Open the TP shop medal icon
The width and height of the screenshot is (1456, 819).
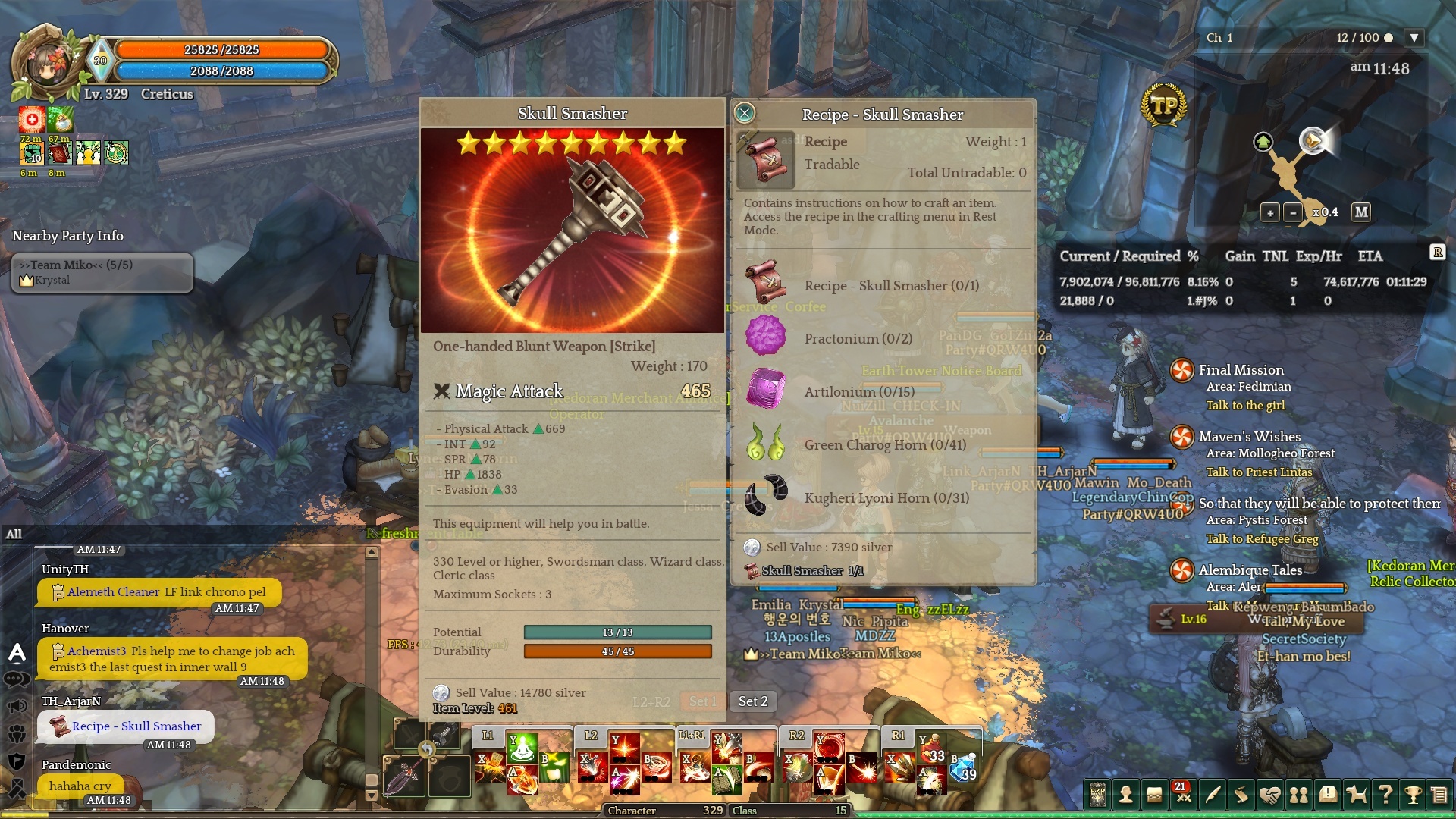click(x=1163, y=106)
